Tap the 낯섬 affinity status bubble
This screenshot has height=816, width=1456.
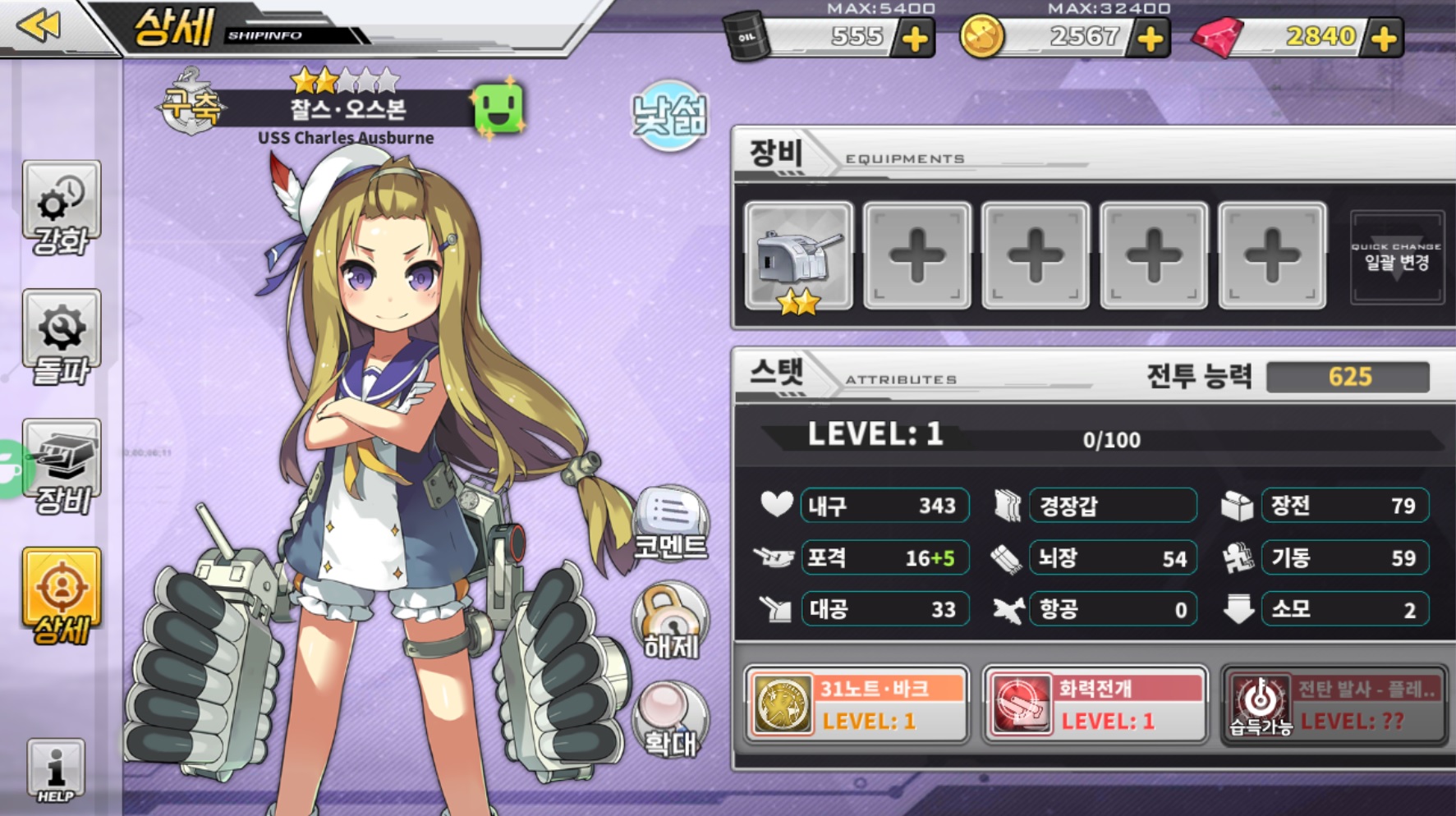coord(669,116)
